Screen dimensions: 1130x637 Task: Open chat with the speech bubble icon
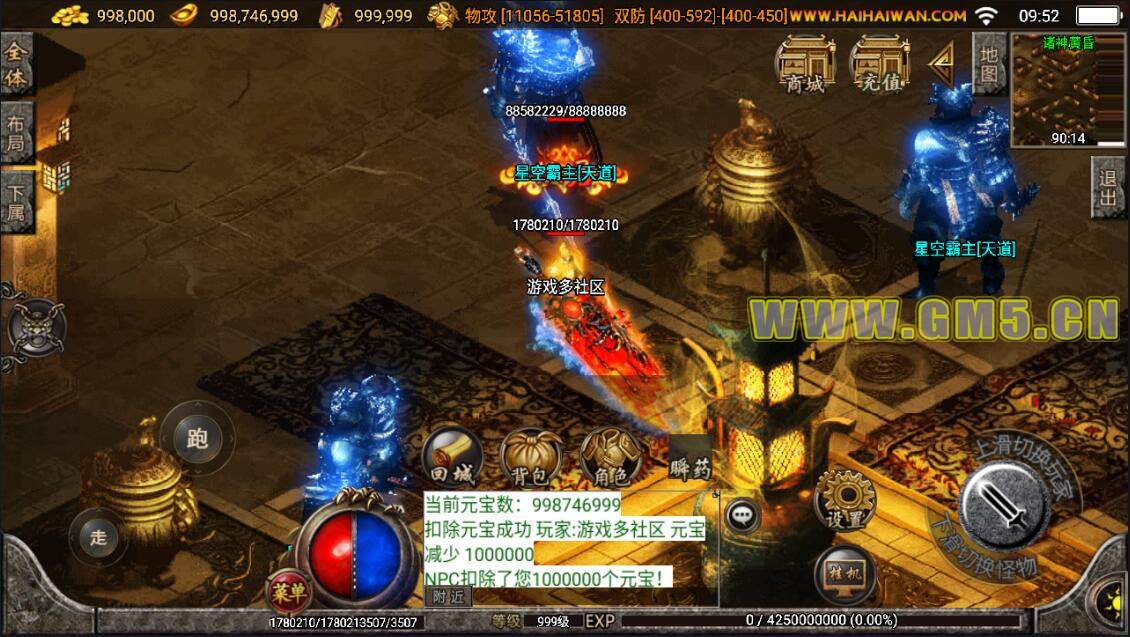coord(742,515)
